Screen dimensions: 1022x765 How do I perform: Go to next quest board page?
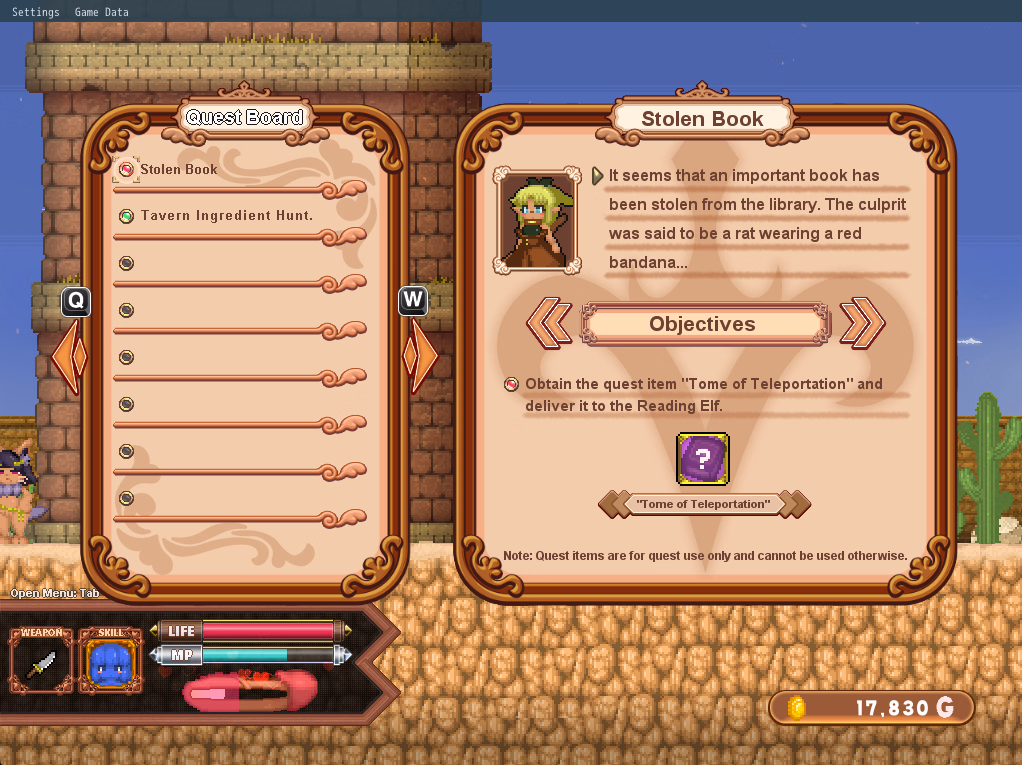click(423, 355)
